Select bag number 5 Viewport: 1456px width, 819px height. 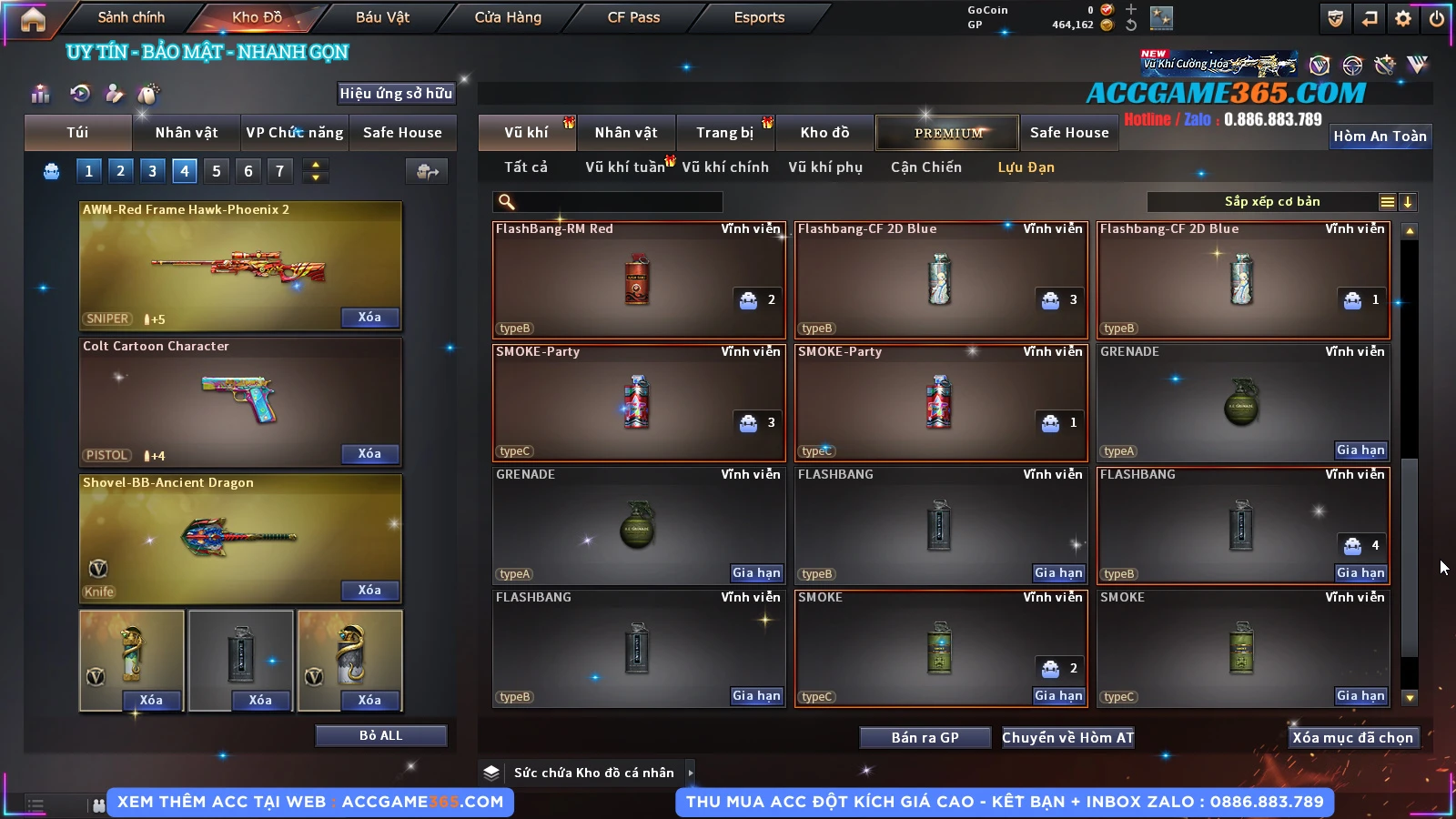[x=217, y=170]
